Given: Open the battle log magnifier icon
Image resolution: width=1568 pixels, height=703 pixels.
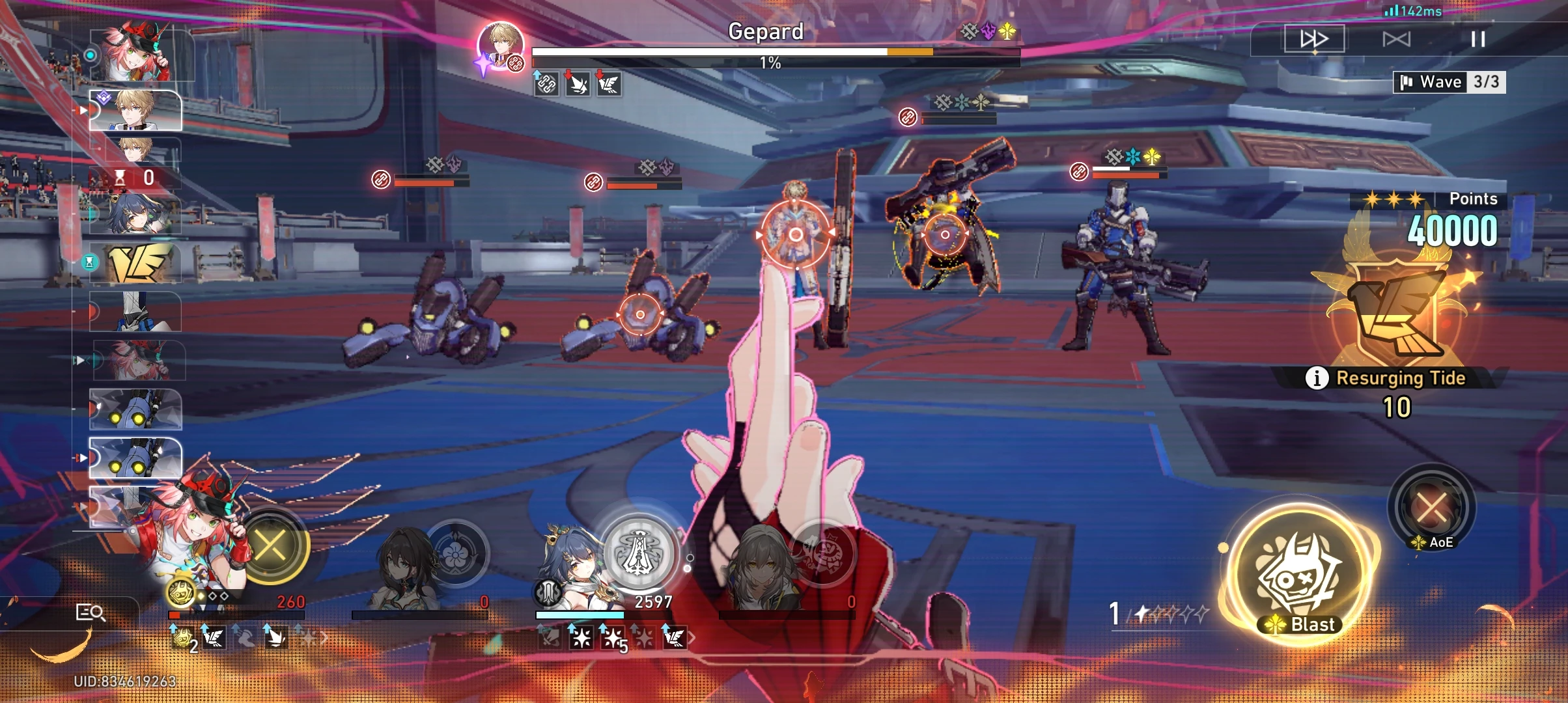Looking at the screenshot, I should 91,614.
